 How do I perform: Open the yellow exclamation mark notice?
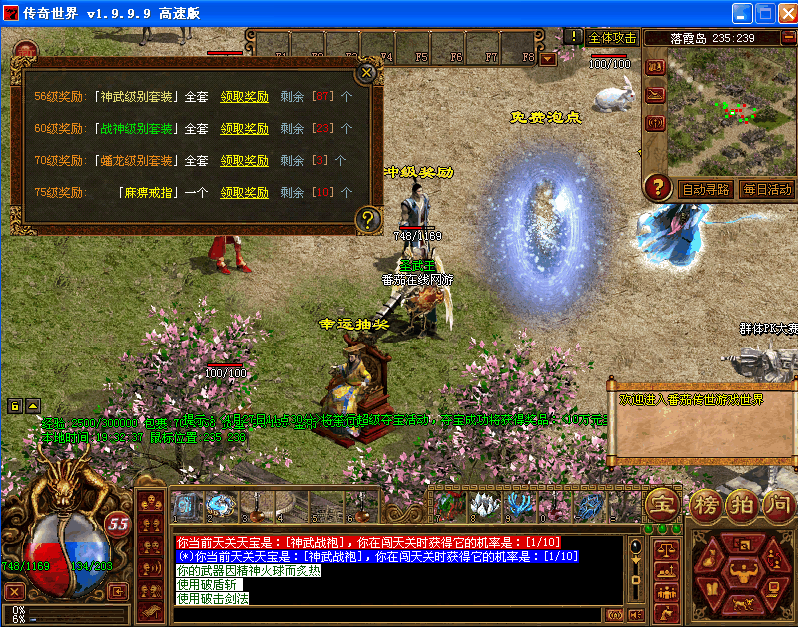[573, 37]
